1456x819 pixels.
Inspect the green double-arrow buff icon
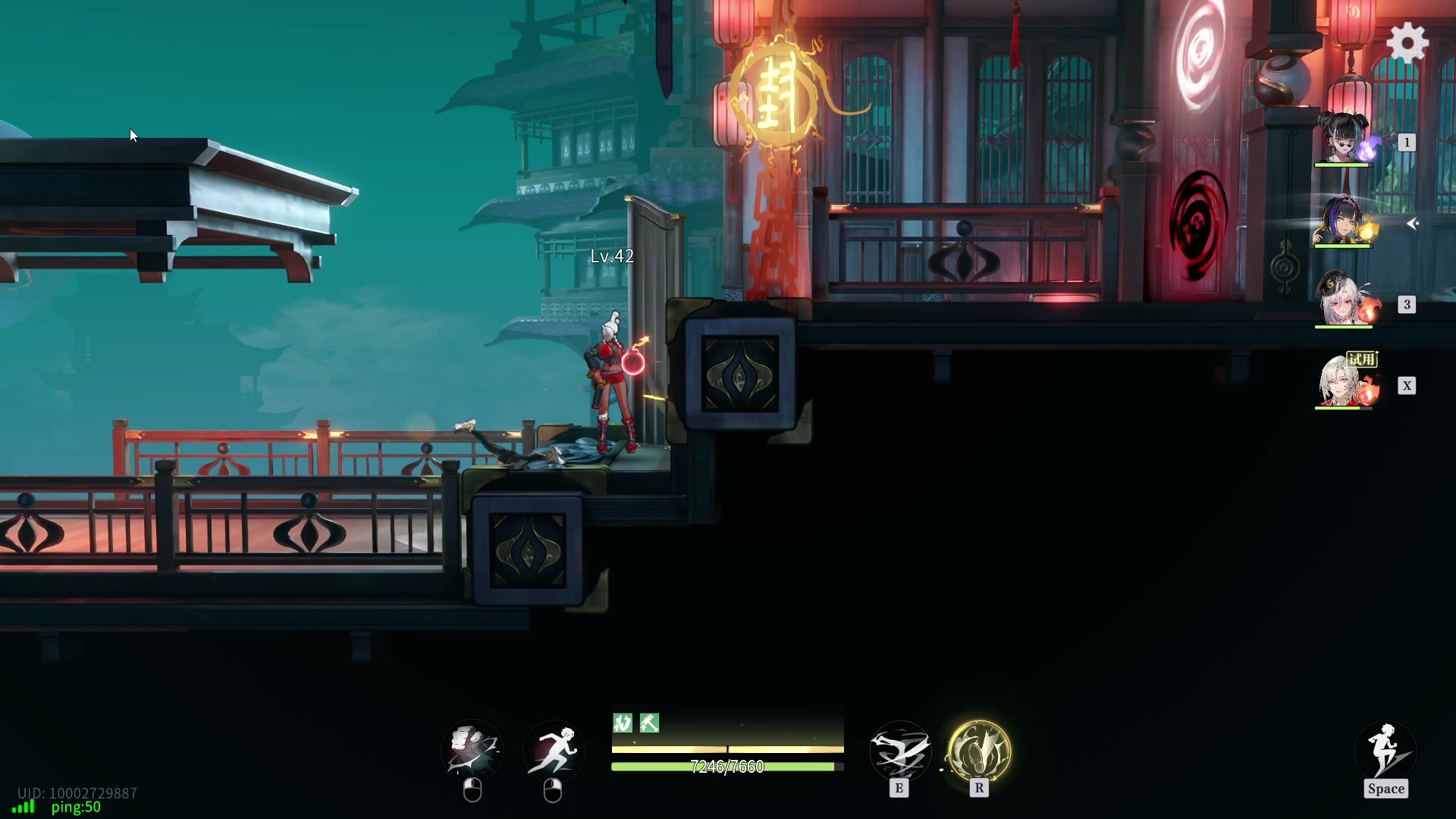(623, 723)
